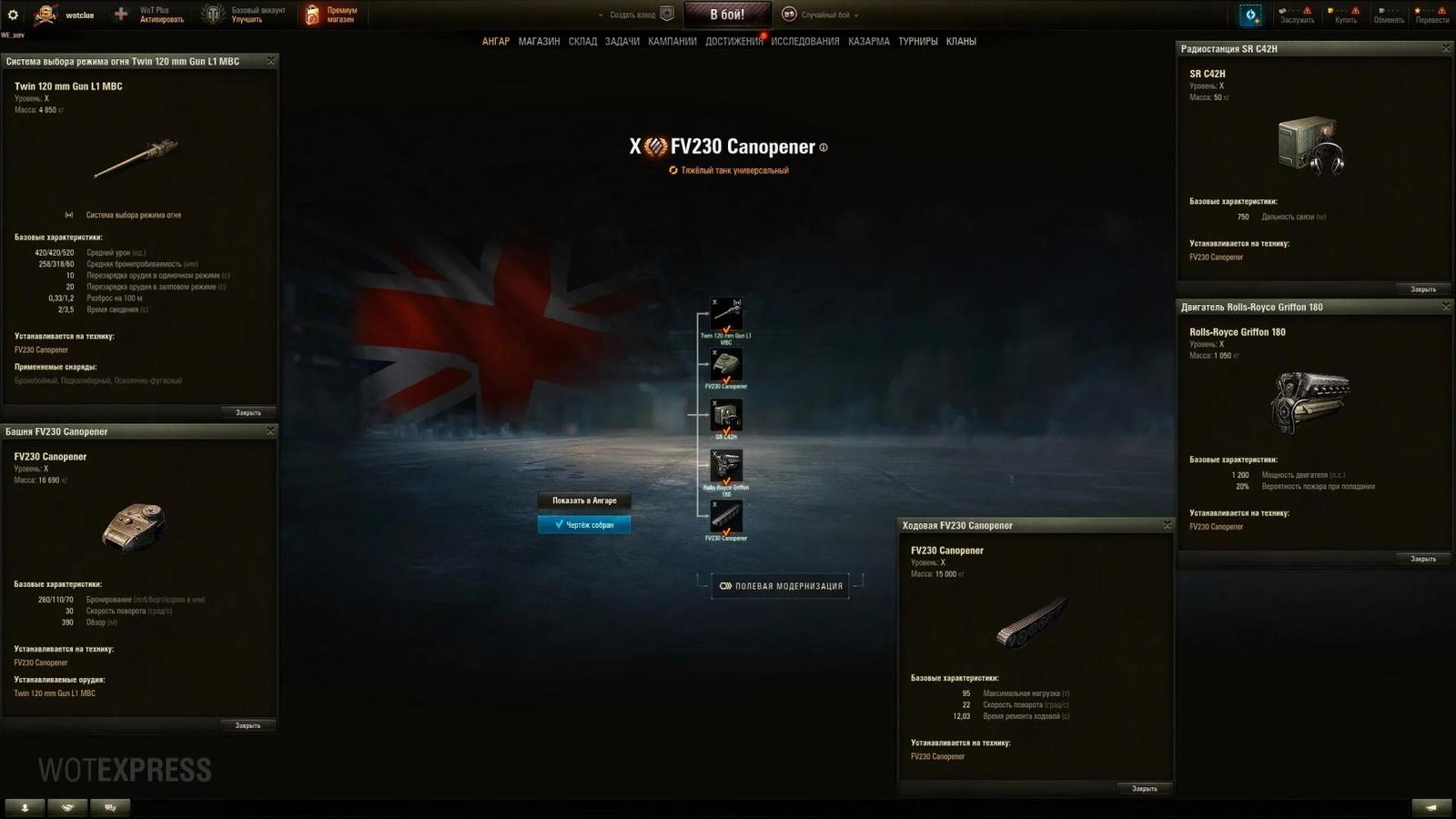Viewport: 1456px width, 819px height.
Task: Select the WE_serv server tab top-left
Action: 13,34
